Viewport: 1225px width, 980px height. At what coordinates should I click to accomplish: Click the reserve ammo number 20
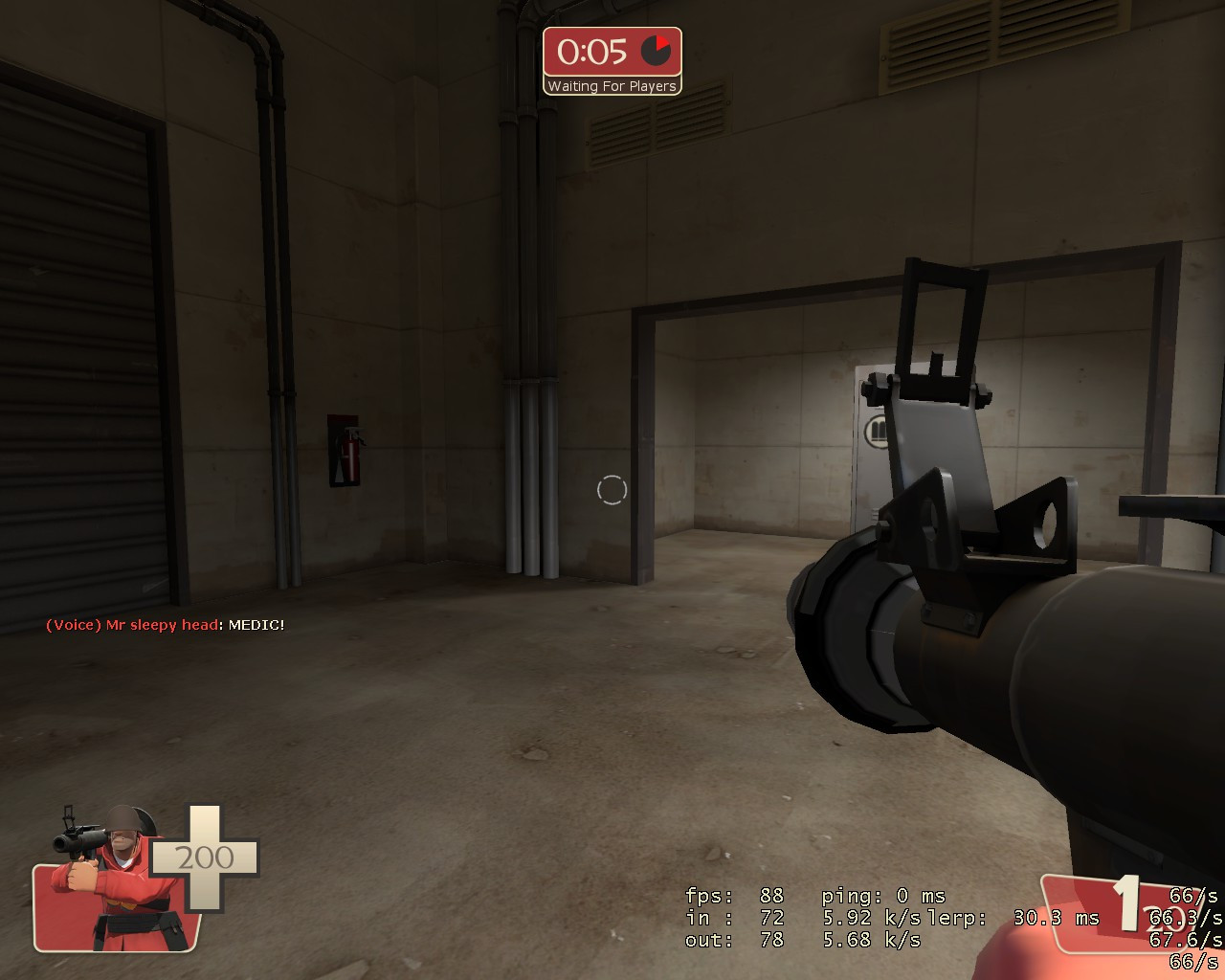1165,919
